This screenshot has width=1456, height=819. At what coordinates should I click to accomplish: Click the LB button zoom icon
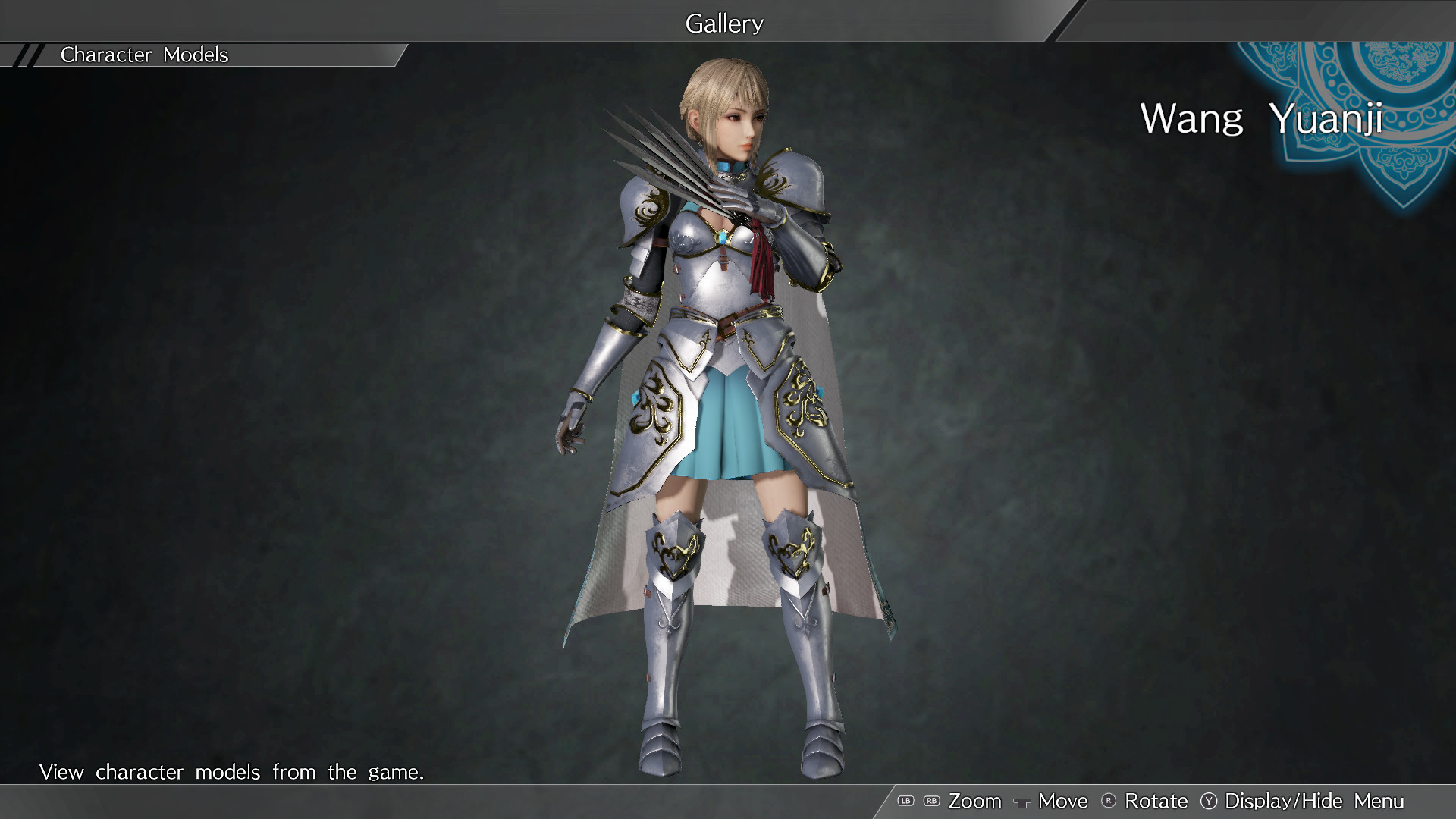905,801
